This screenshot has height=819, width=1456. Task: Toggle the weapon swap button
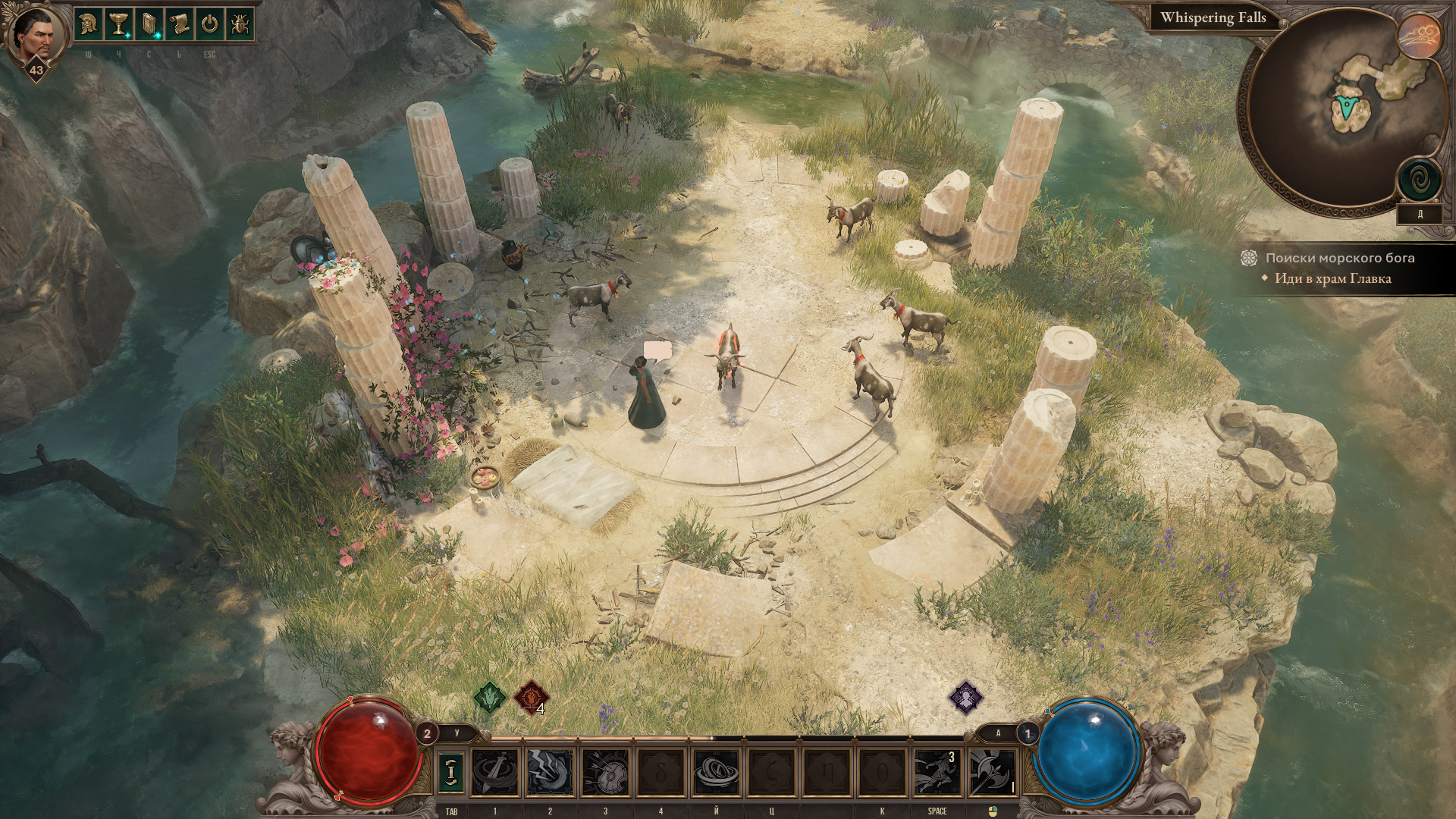pyautogui.click(x=451, y=771)
